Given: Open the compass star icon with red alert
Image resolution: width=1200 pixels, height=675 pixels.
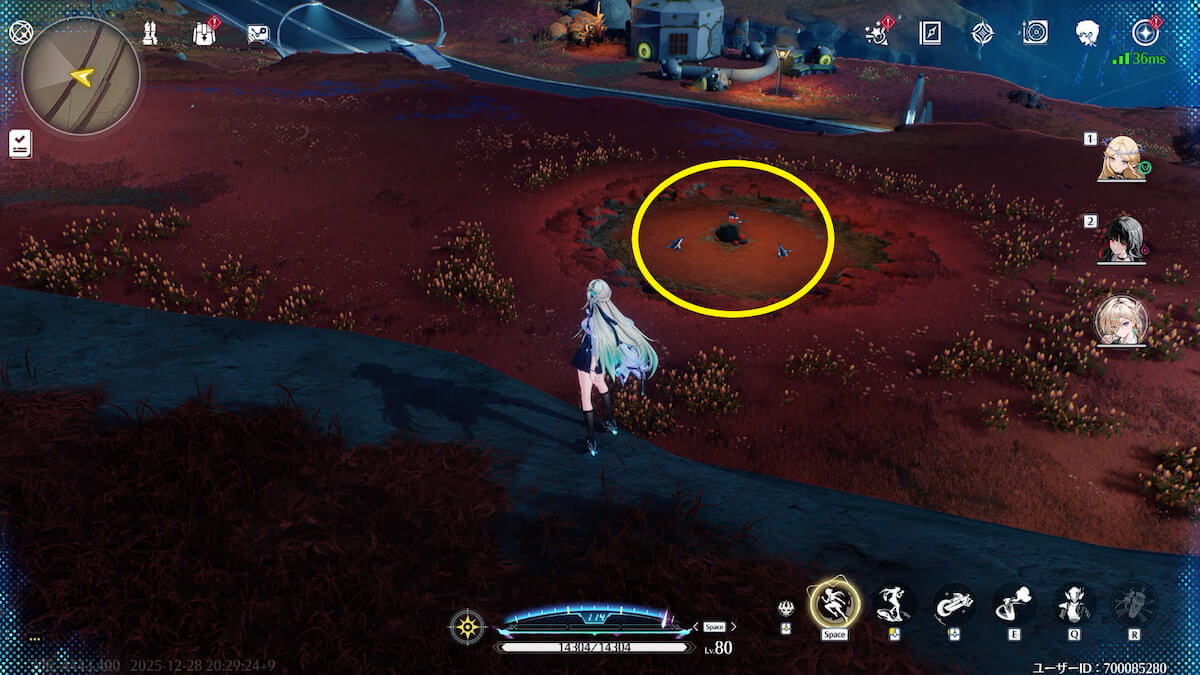Looking at the screenshot, I should 1144,33.
